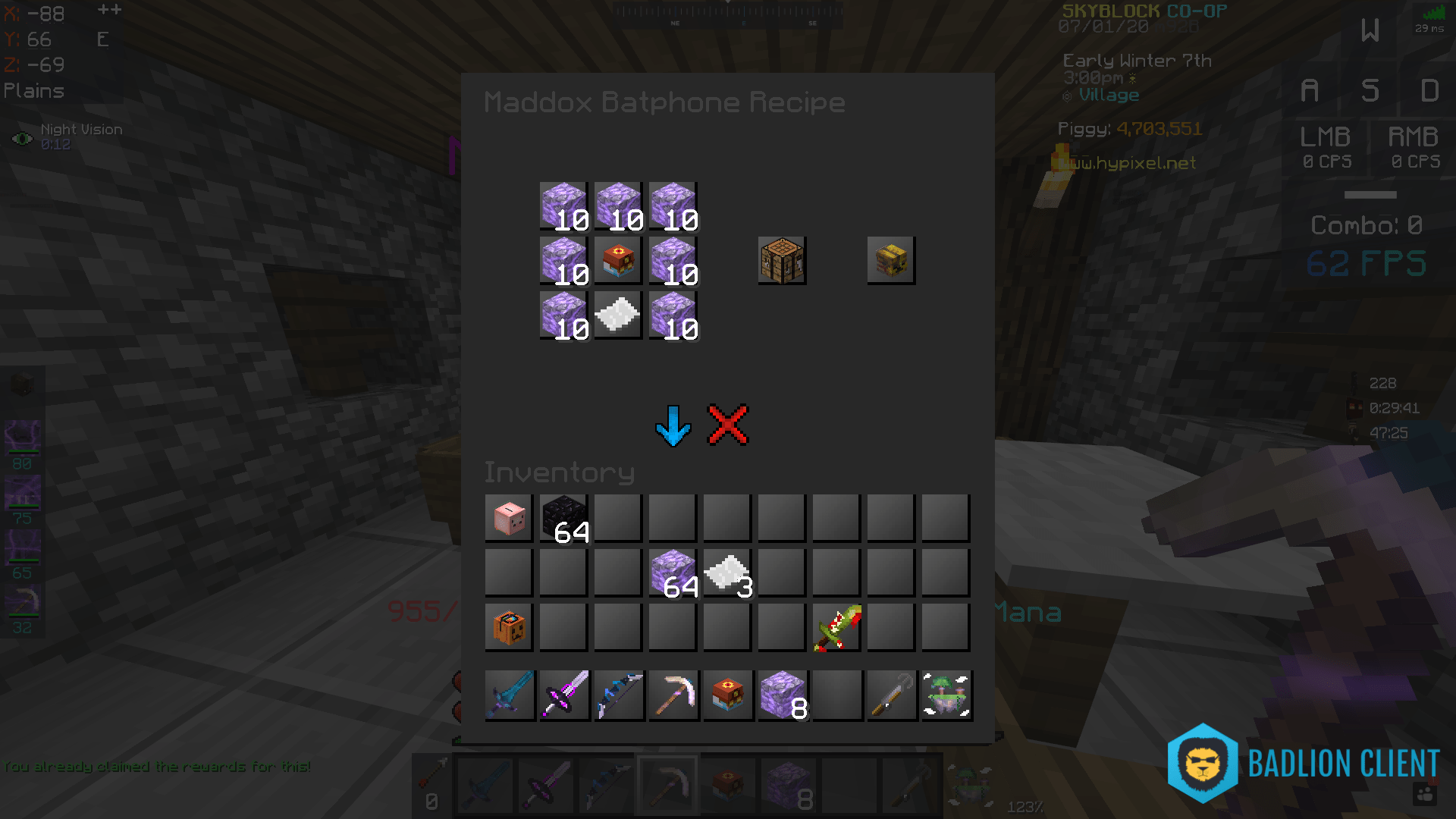The height and width of the screenshot is (819, 1456).
Task: Click the enchanted bow in the hotbar
Action: pyautogui.click(x=618, y=695)
